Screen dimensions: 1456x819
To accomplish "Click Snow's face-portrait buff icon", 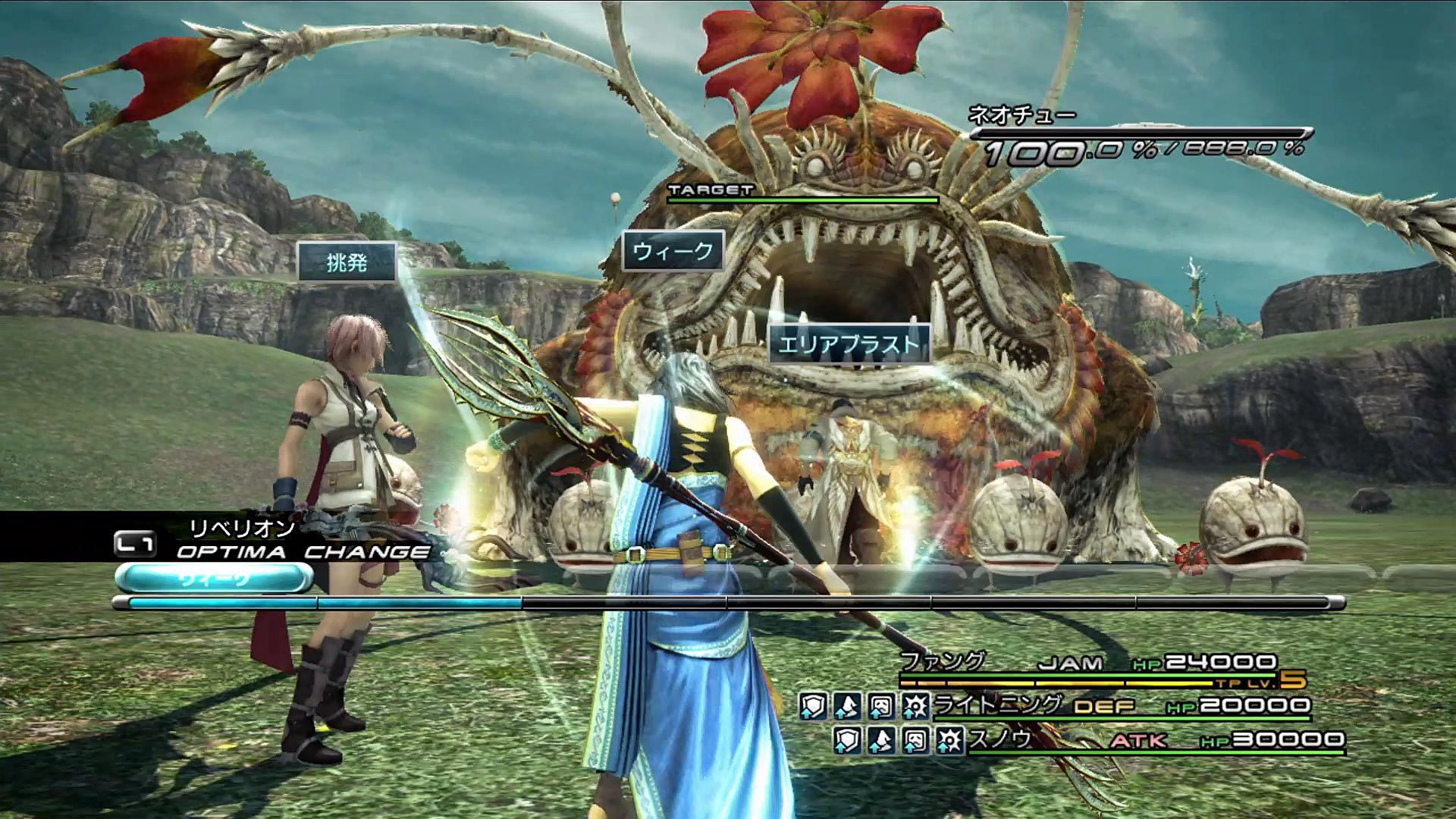I will point(915,740).
